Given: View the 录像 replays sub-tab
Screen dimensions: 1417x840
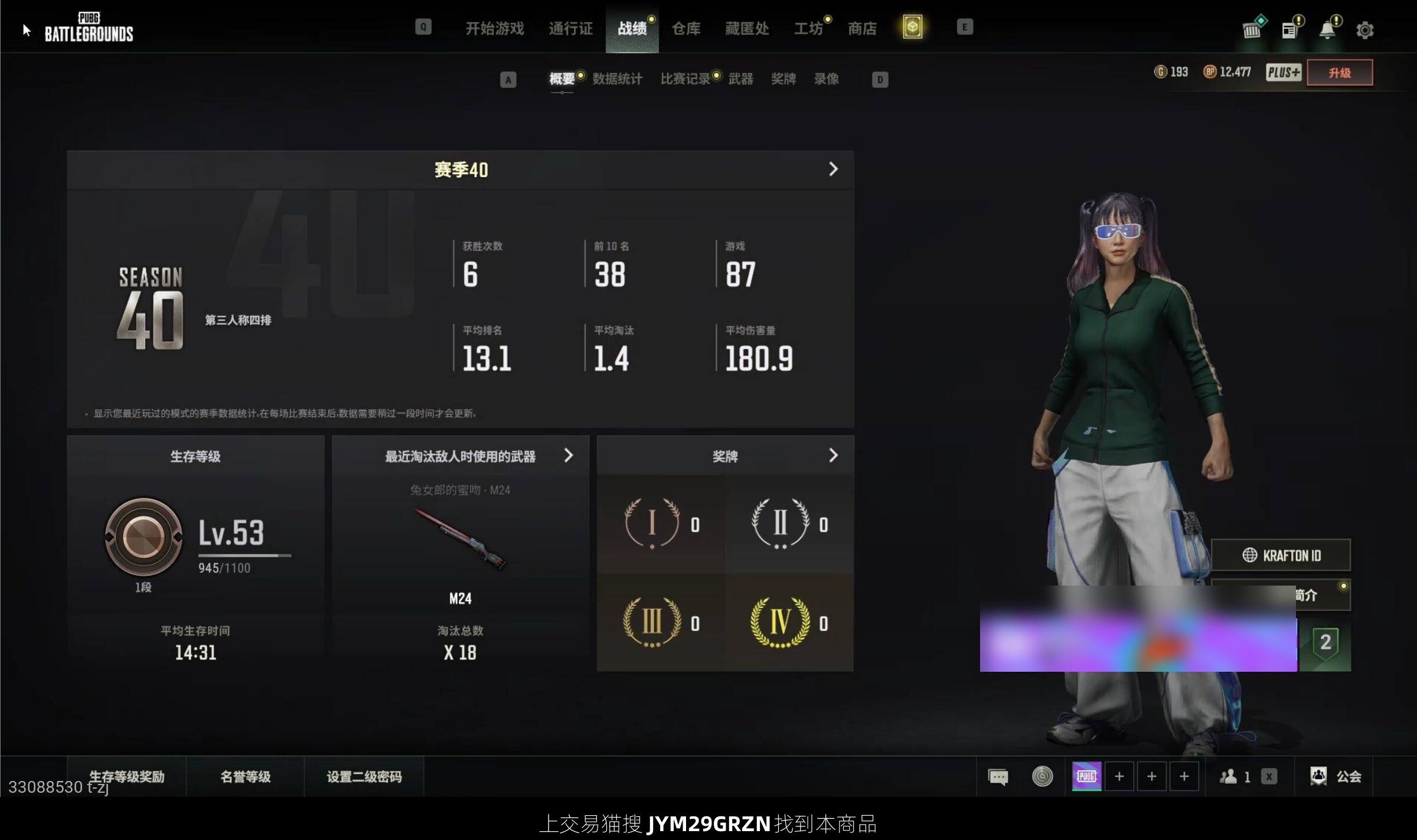Looking at the screenshot, I should [826, 79].
